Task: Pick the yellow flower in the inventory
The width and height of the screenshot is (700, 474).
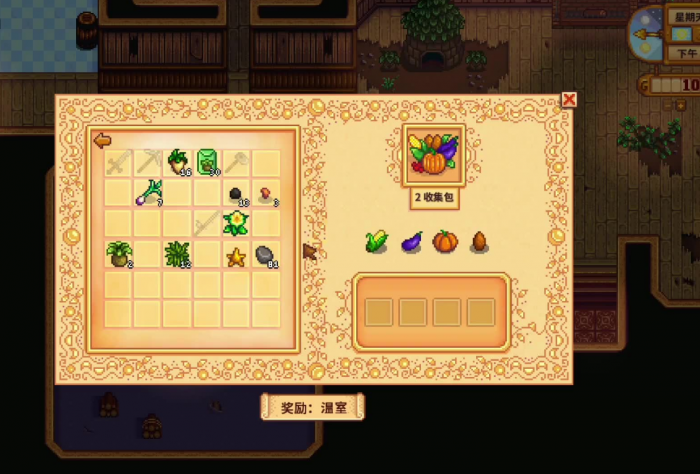Action: 237,223
